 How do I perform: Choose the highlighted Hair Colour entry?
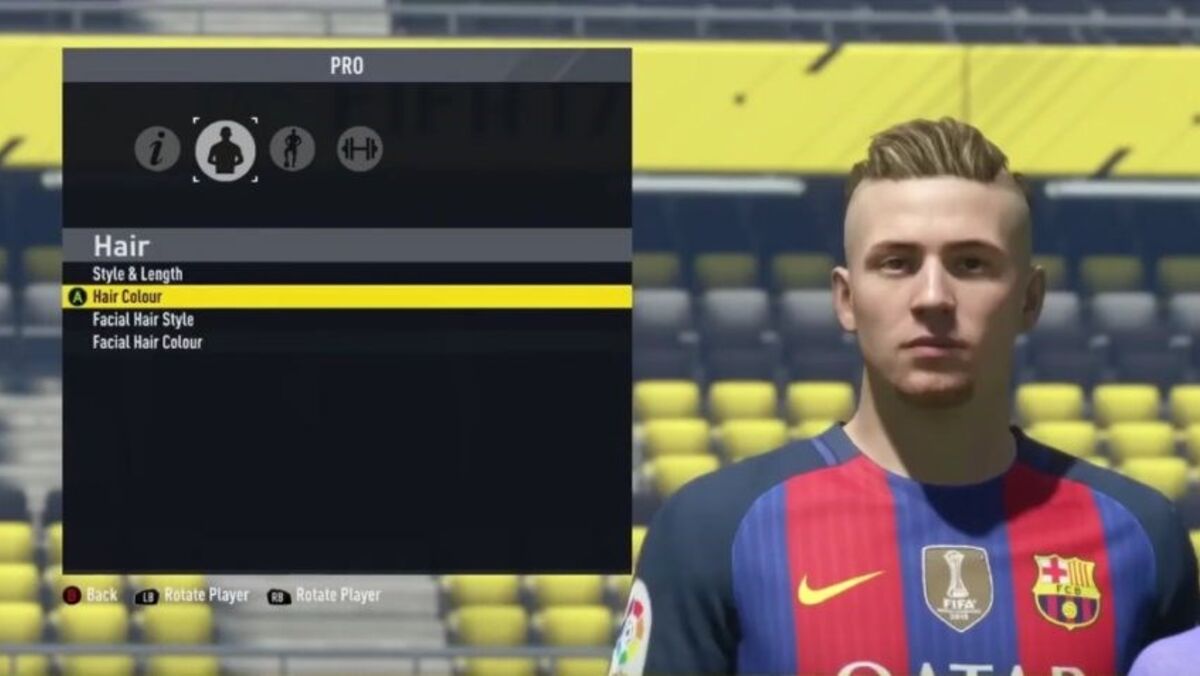pyautogui.click(x=127, y=297)
